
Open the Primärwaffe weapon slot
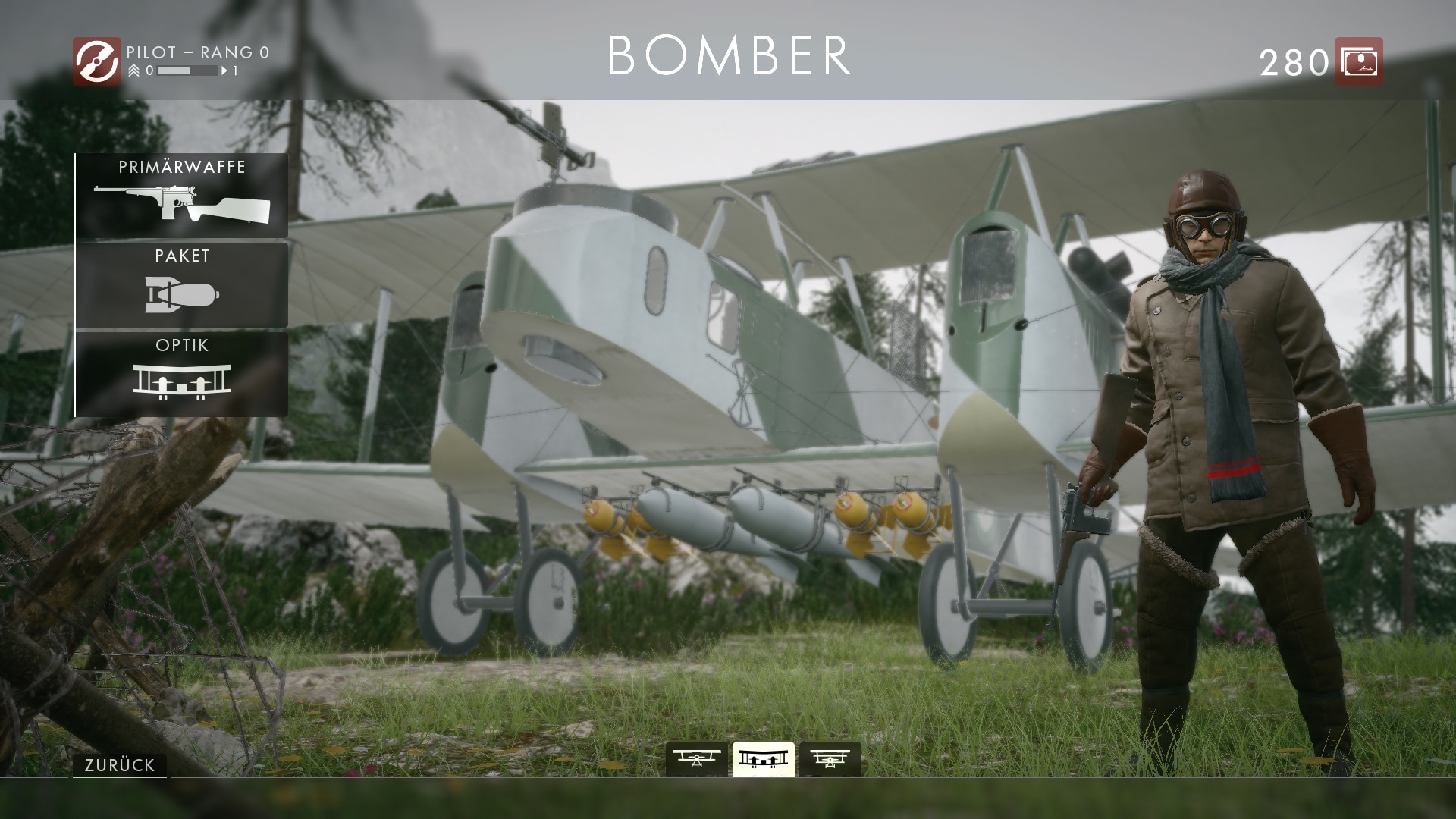[x=182, y=196]
